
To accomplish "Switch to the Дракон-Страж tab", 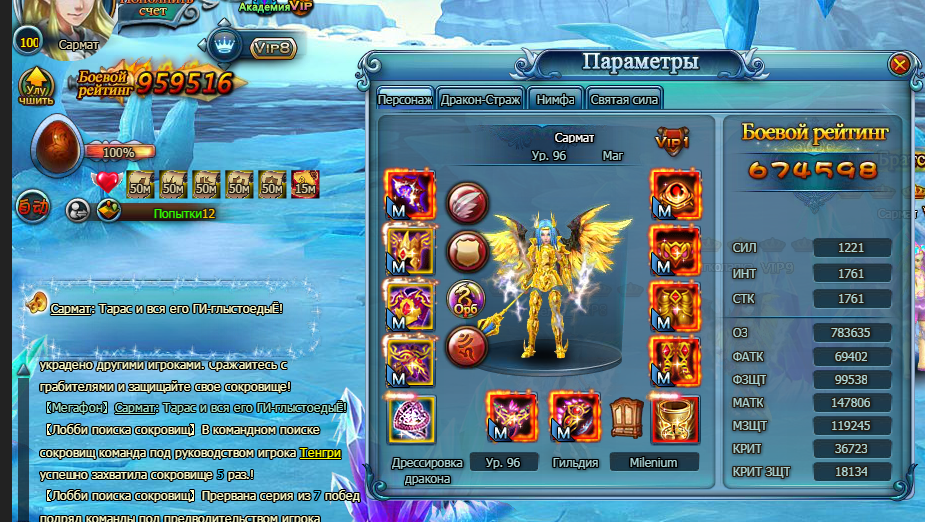I will tap(480, 100).
